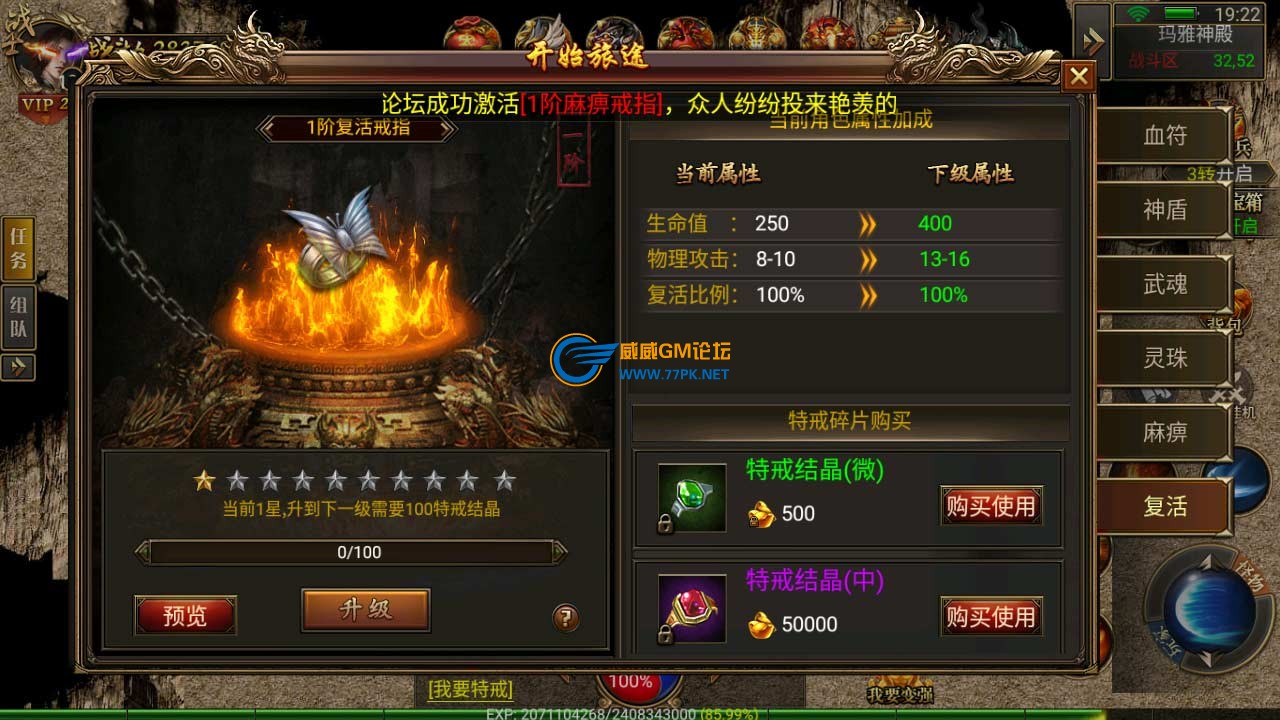This screenshot has width=1280, height=720.
Task: Buy 特戒结晶(中) for 50000 gold
Action: 990,617
